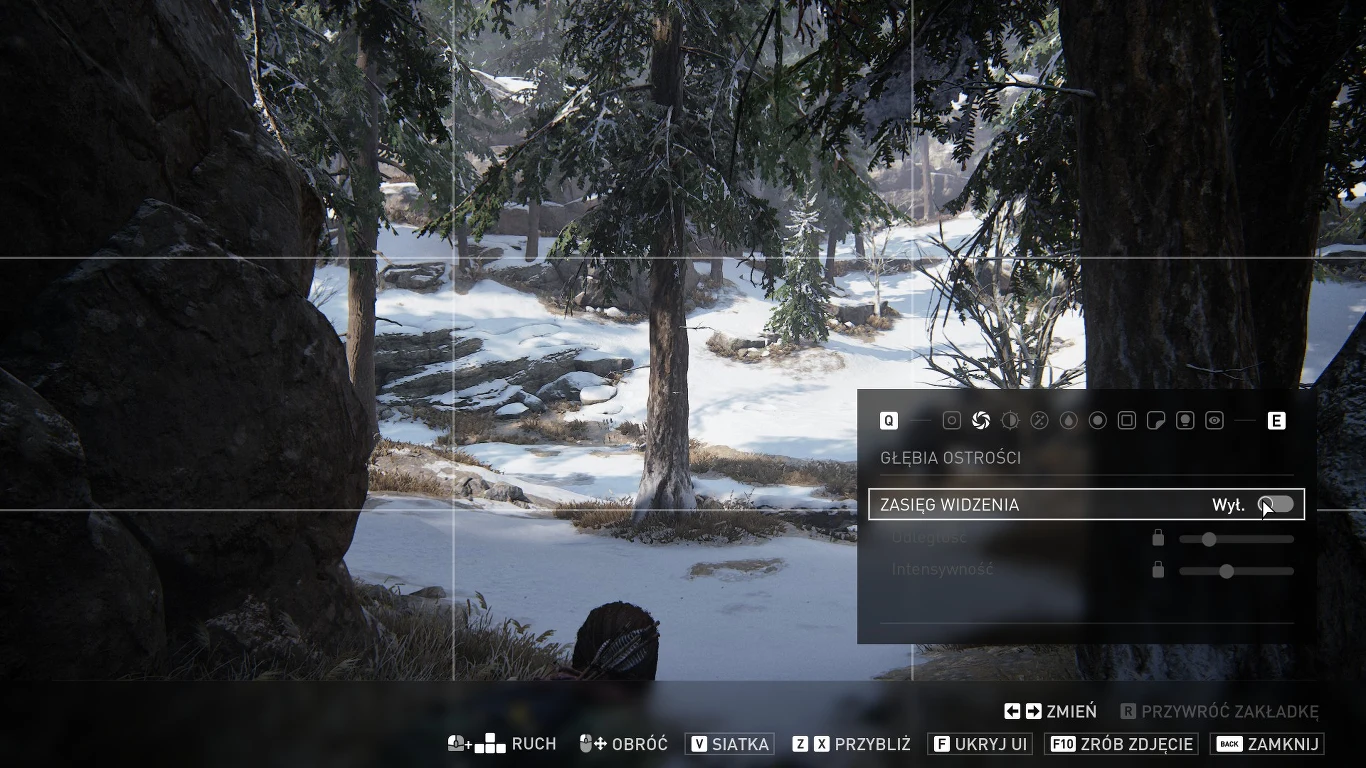Select the half-circle color adjustment icon

pos(1010,420)
